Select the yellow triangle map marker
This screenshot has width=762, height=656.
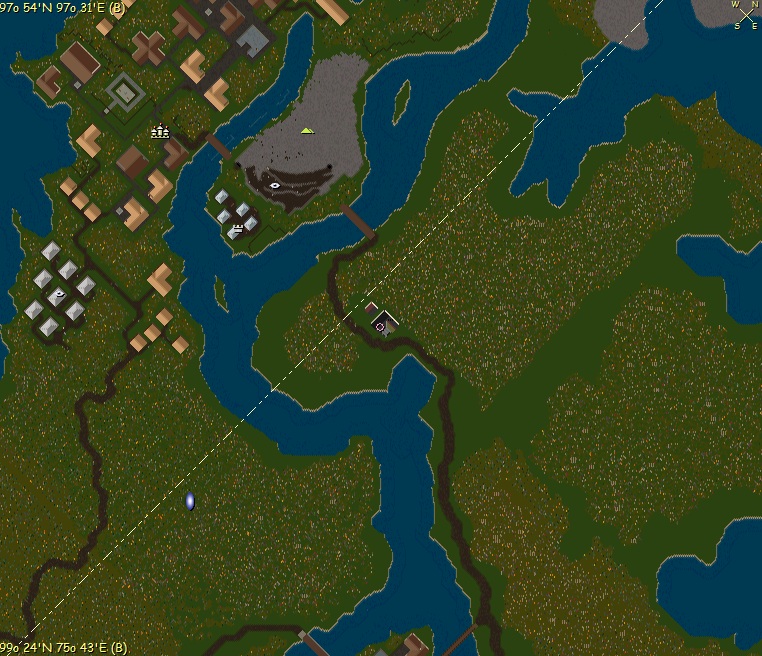[307, 130]
